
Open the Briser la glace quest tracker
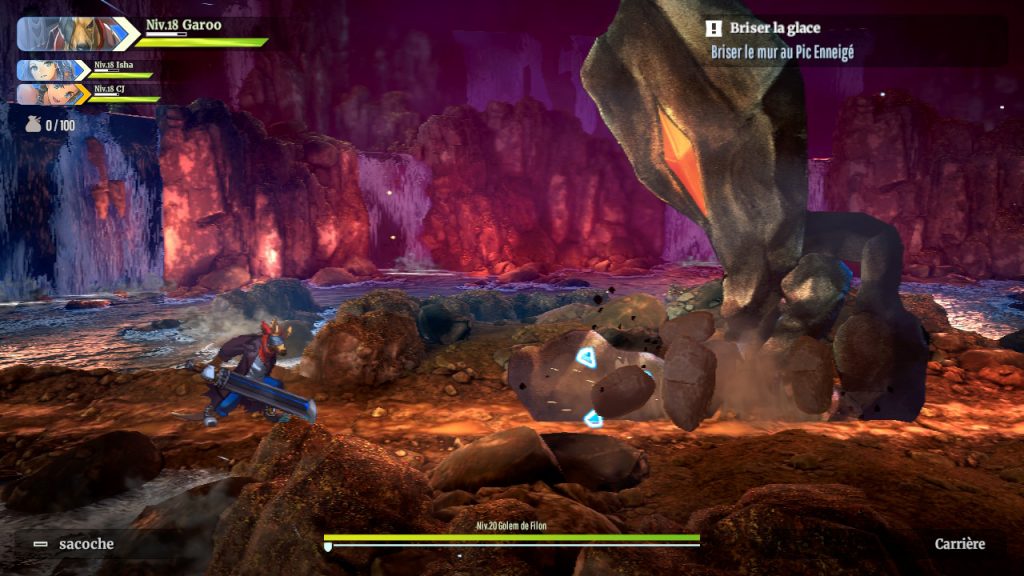tap(775, 29)
